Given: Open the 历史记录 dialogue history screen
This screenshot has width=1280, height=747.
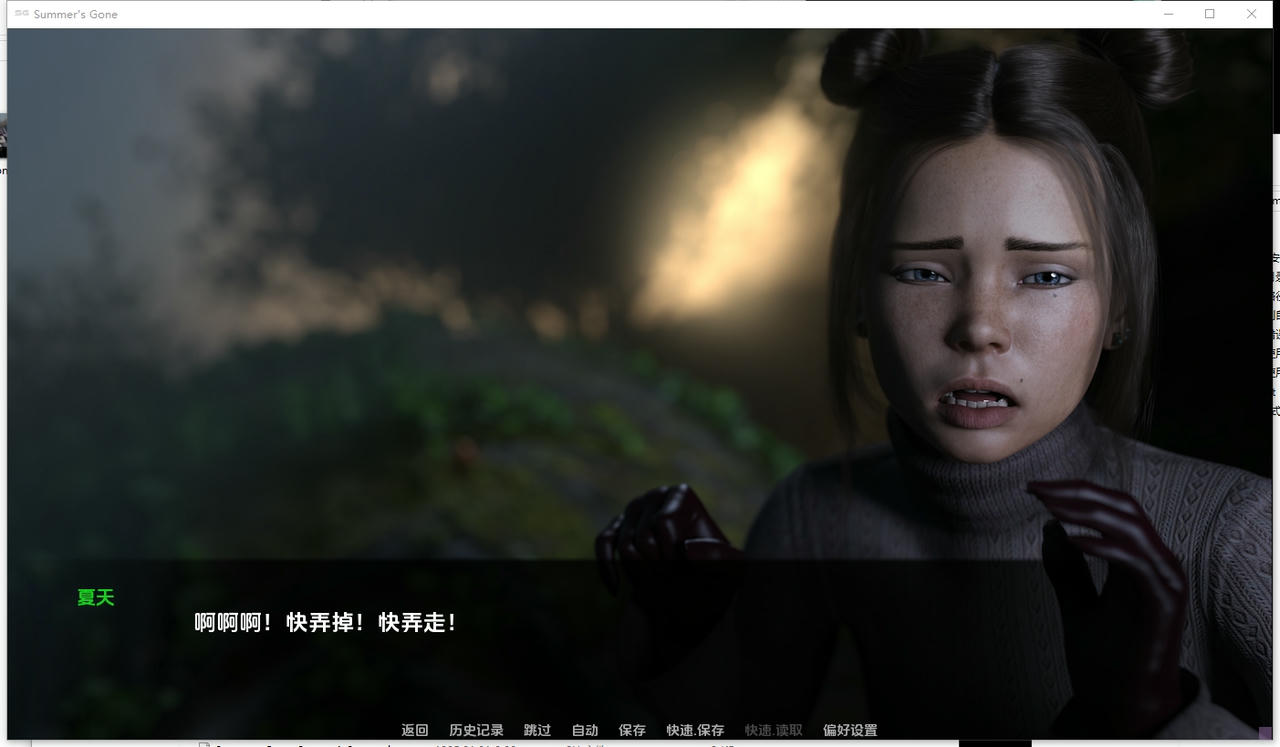Looking at the screenshot, I should click(478, 730).
